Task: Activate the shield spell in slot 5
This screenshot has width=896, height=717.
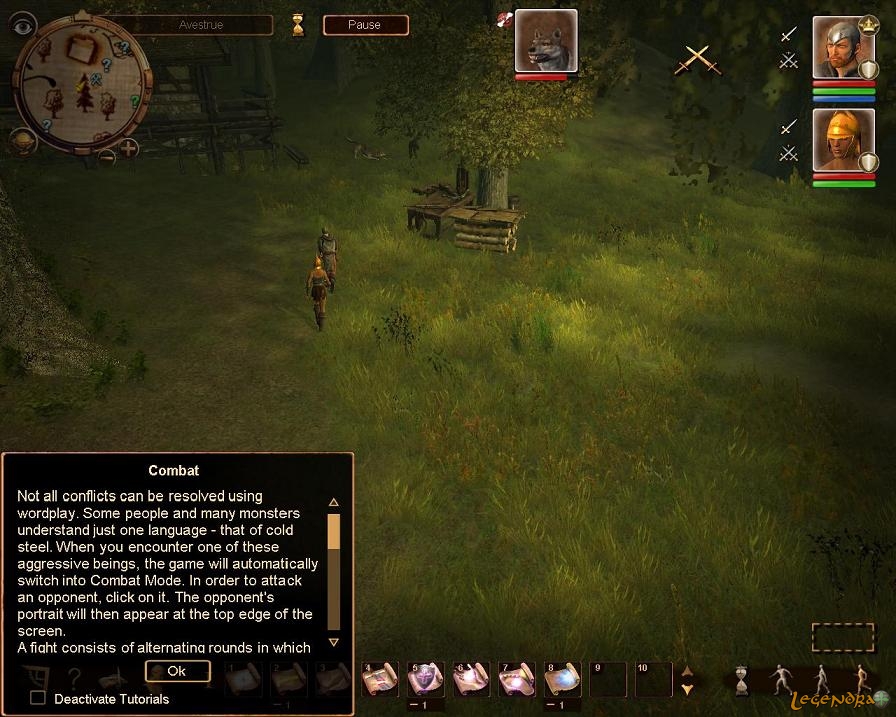Action: pos(425,679)
